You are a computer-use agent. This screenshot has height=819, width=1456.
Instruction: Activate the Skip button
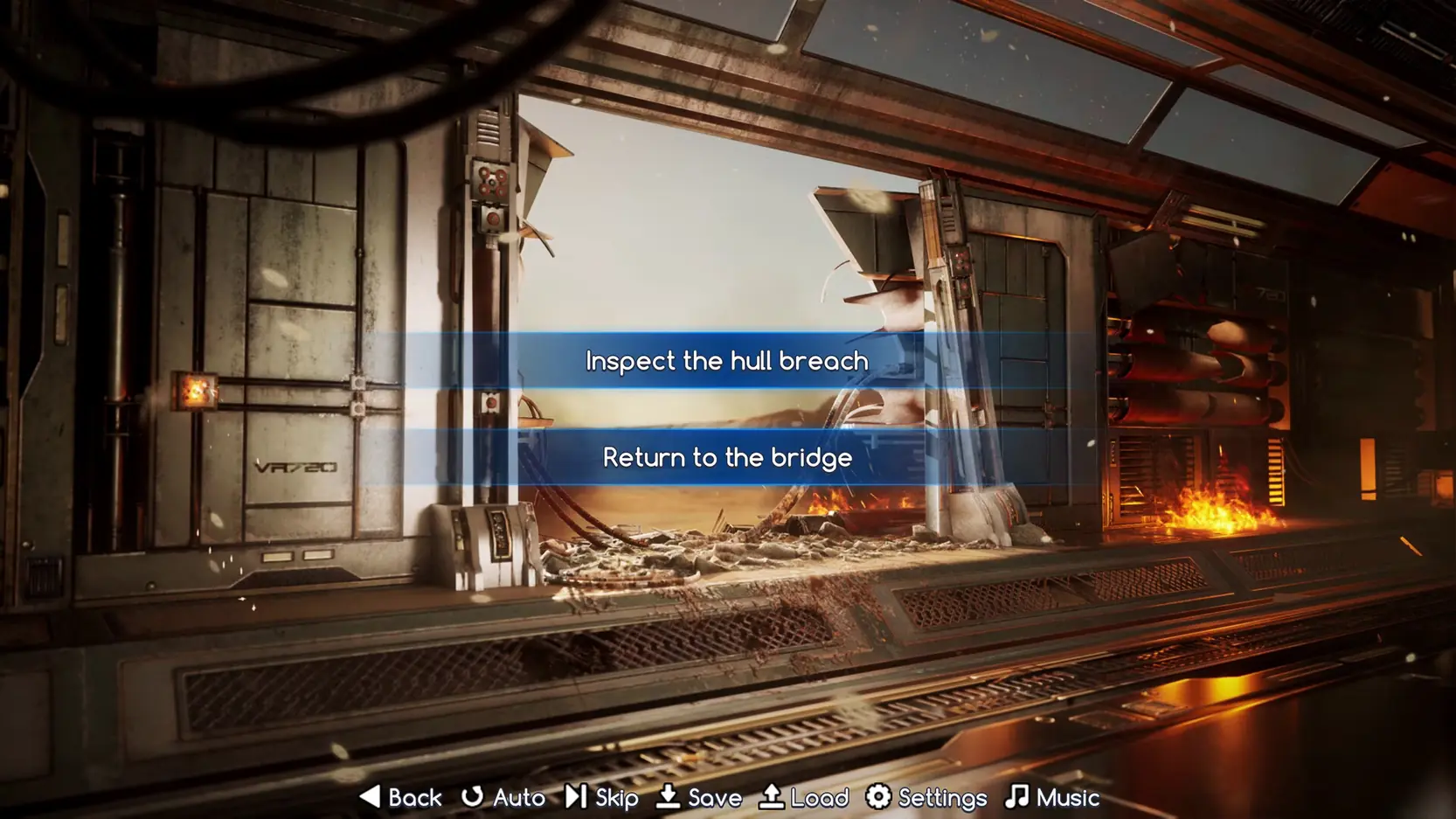point(602,797)
